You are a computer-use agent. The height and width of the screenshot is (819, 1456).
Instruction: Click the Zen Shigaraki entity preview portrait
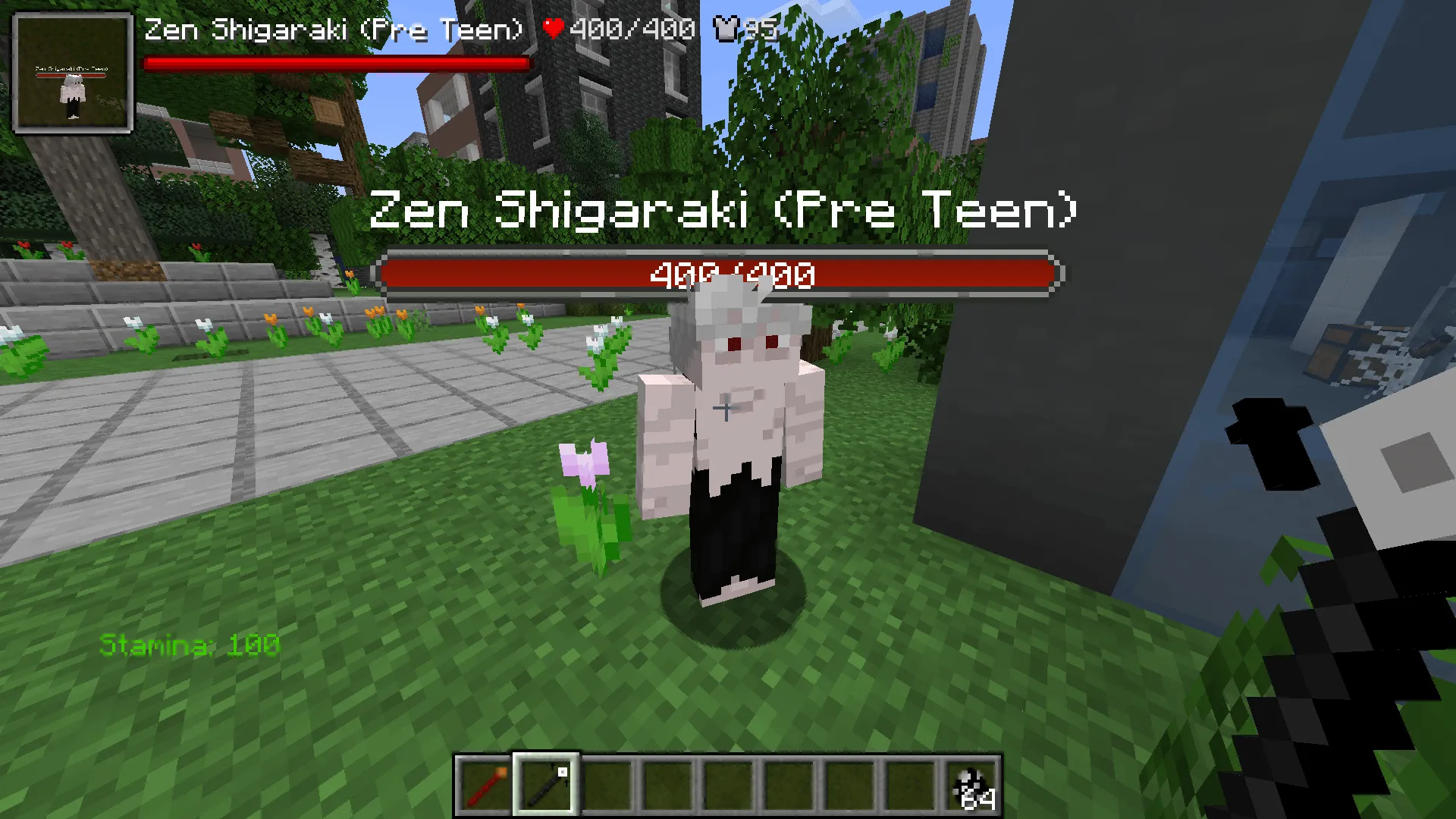point(72,72)
